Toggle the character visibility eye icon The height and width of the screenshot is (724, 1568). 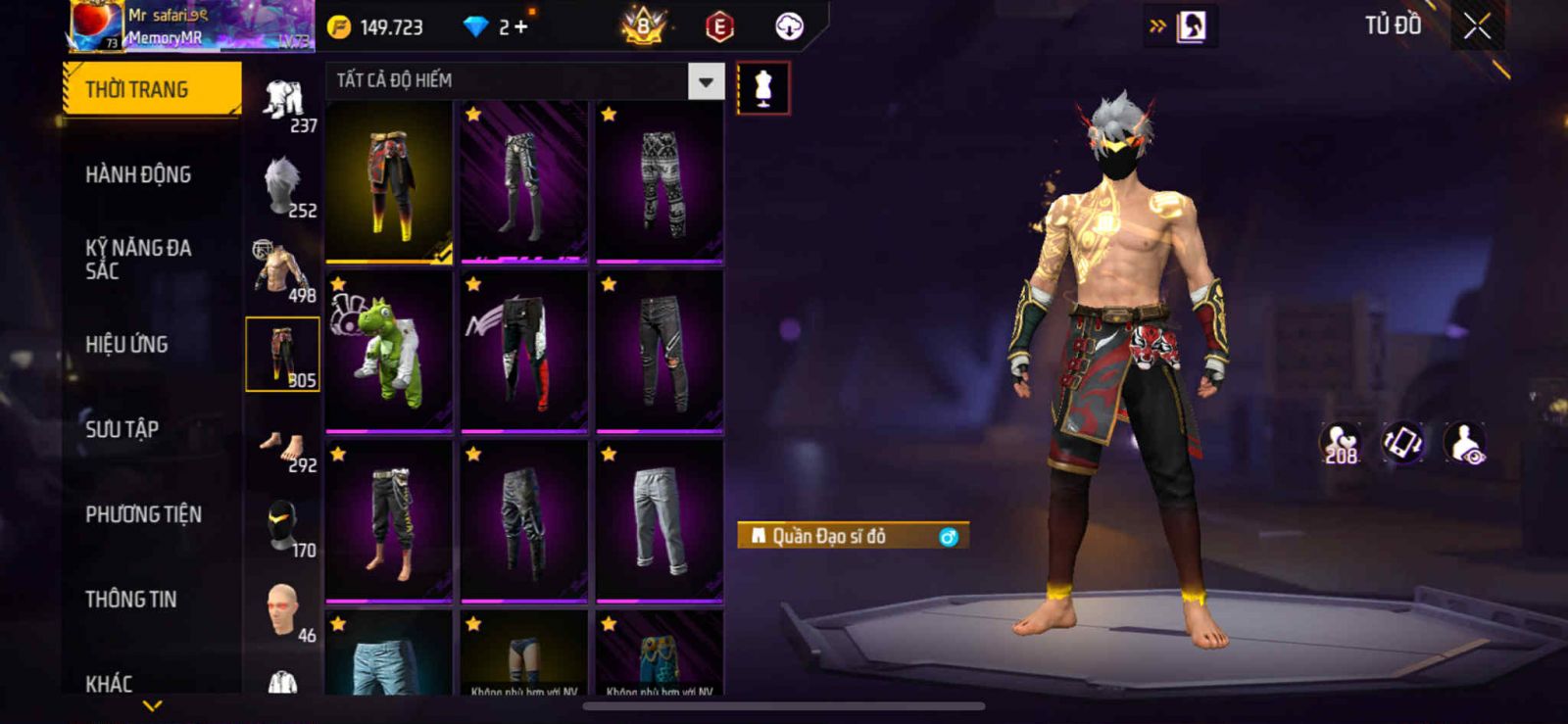click(x=1466, y=444)
